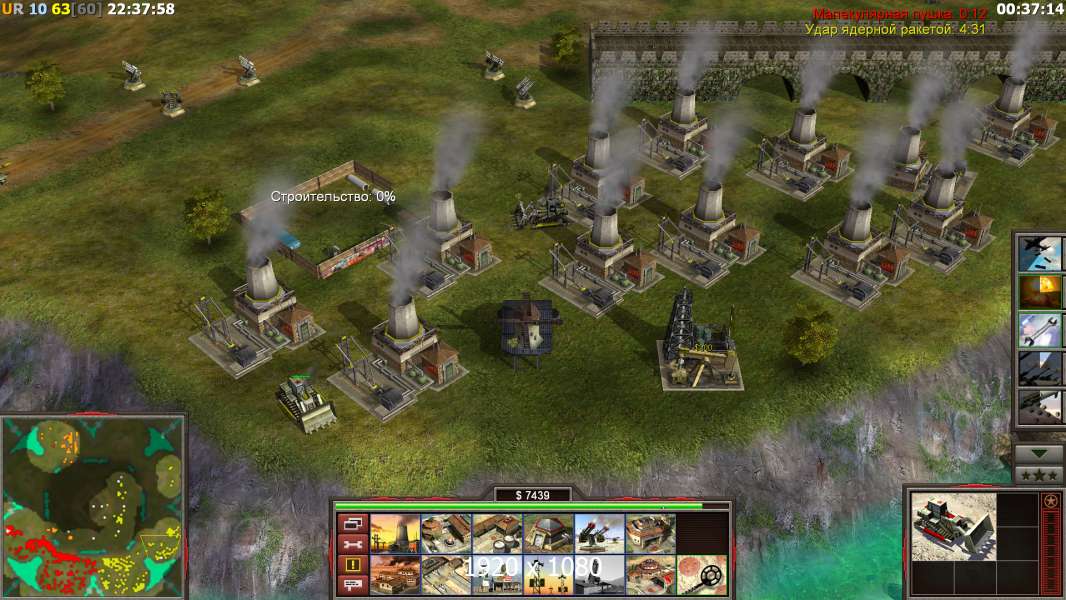The height and width of the screenshot is (600, 1066).
Task: Click the overlapping windows command bar button
Action: tap(352, 523)
